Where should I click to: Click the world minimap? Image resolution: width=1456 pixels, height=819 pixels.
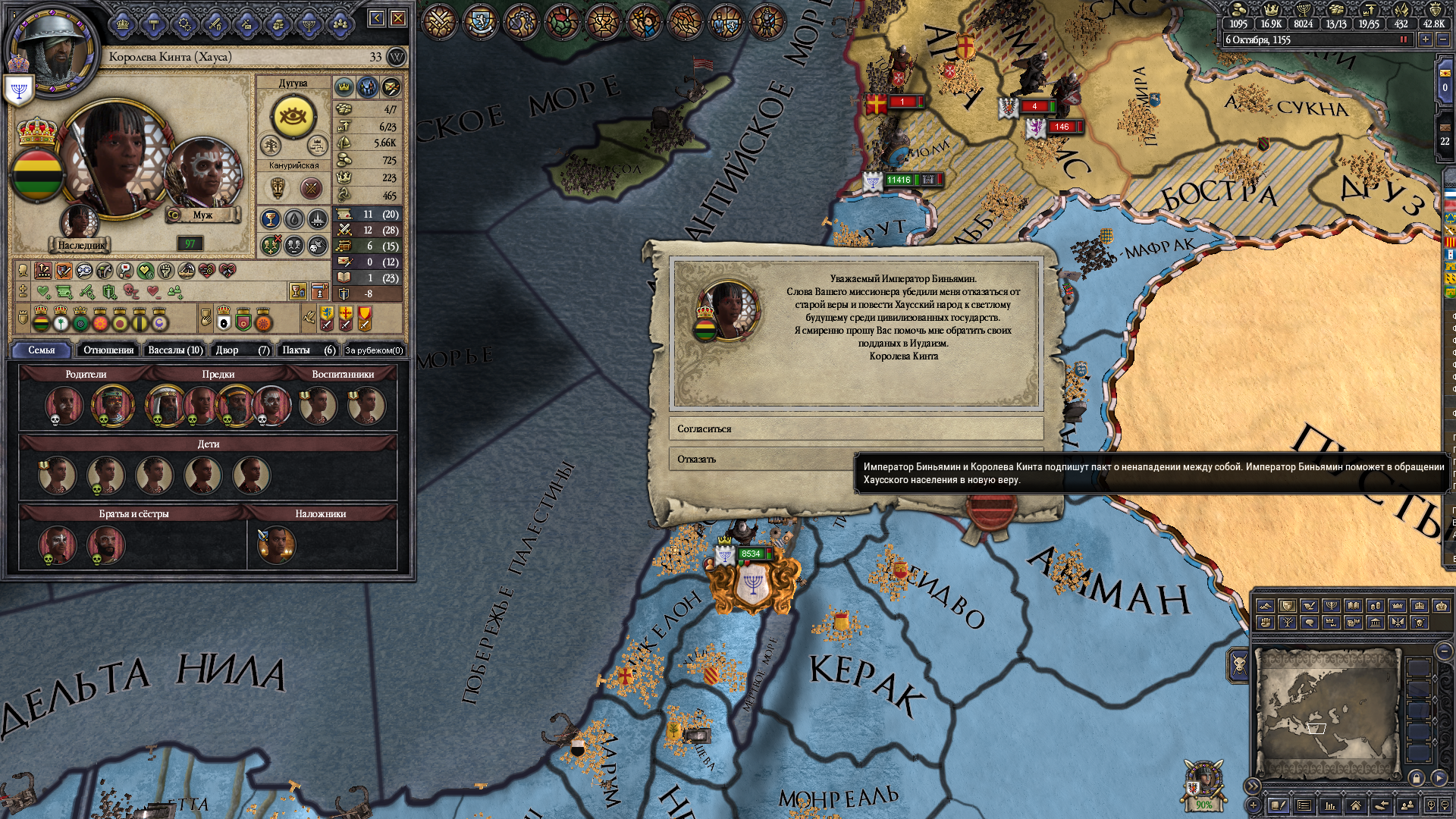pyautogui.click(x=1327, y=713)
